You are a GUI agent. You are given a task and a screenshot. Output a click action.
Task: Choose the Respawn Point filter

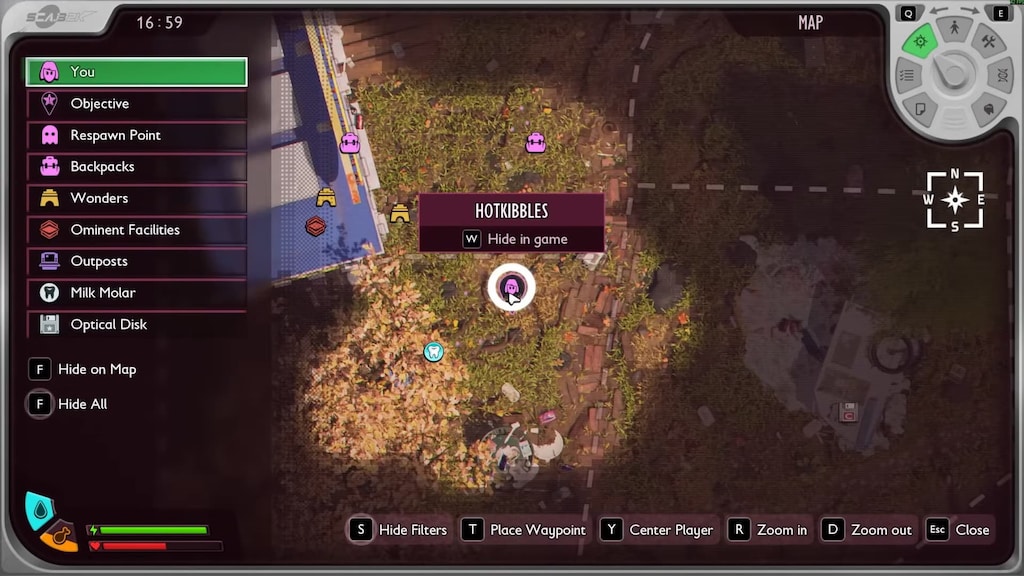tap(136, 135)
